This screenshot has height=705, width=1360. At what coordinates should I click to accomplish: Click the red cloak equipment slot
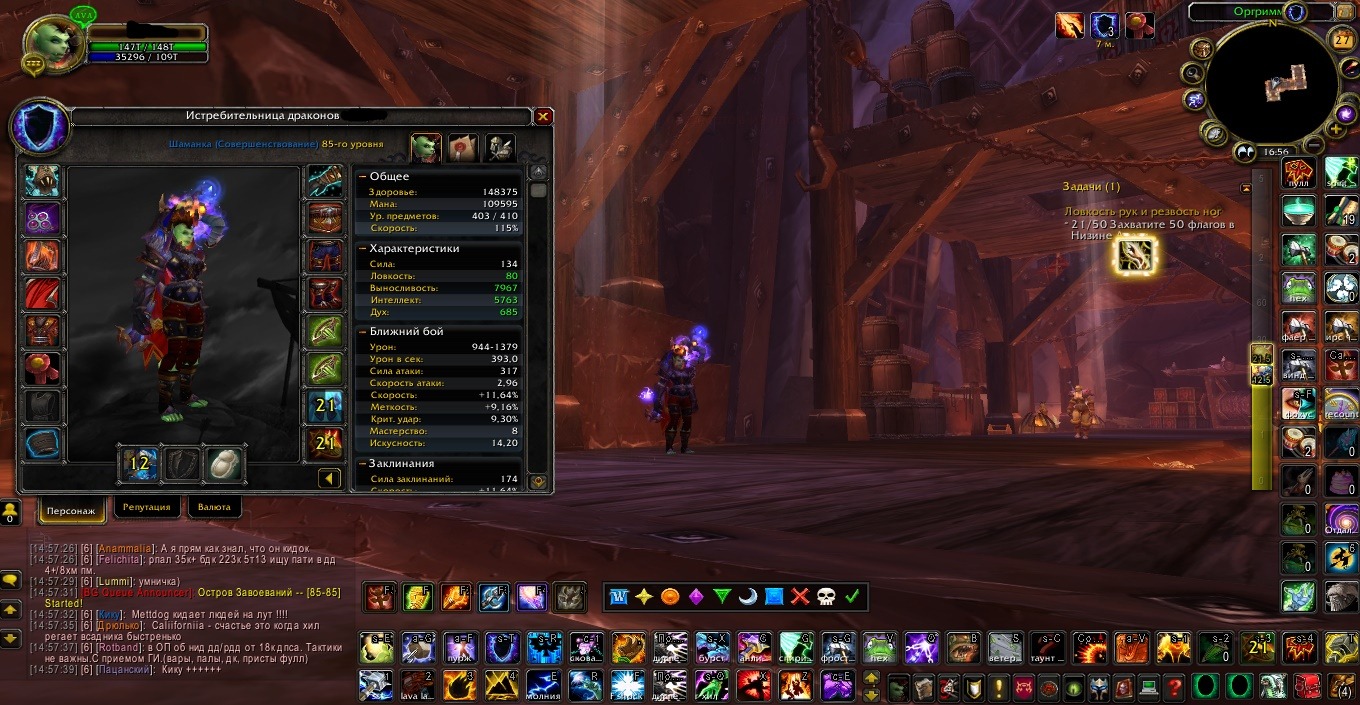pos(42,294)
